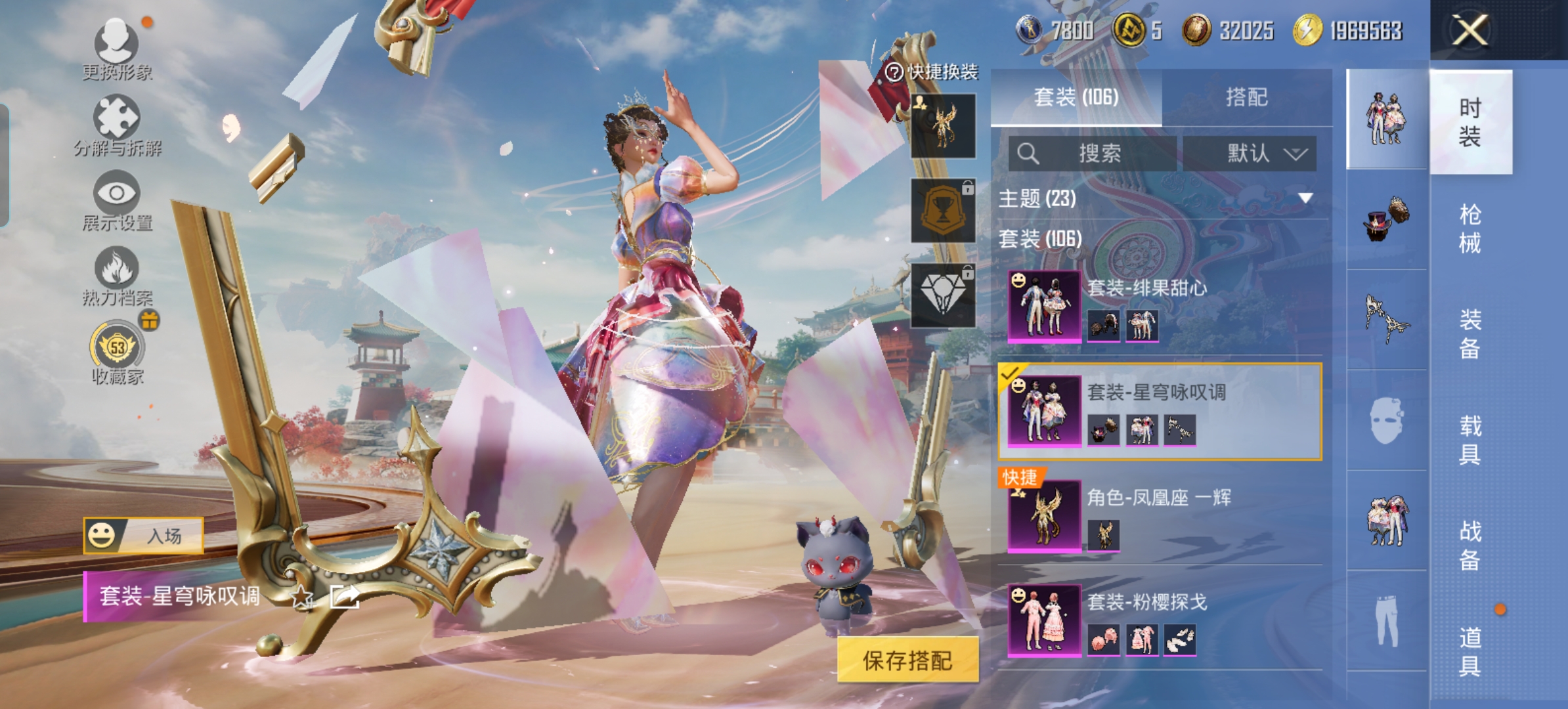The image size is (1568, 709).
Task: Share the current outfit via share arrow
Action: [345, 596]
